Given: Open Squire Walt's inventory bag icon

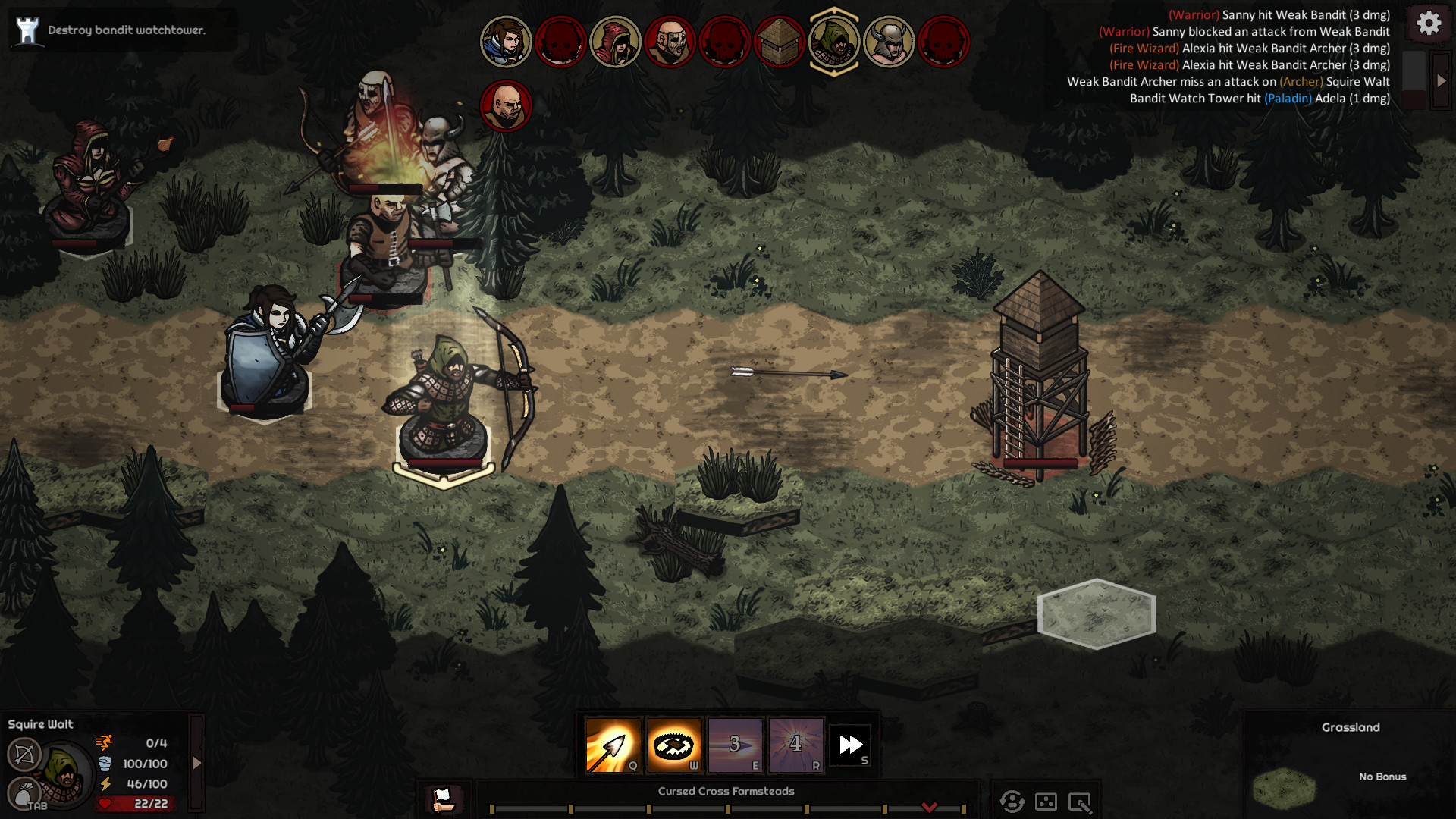Looking at the screenshot, I should [24, 792].
